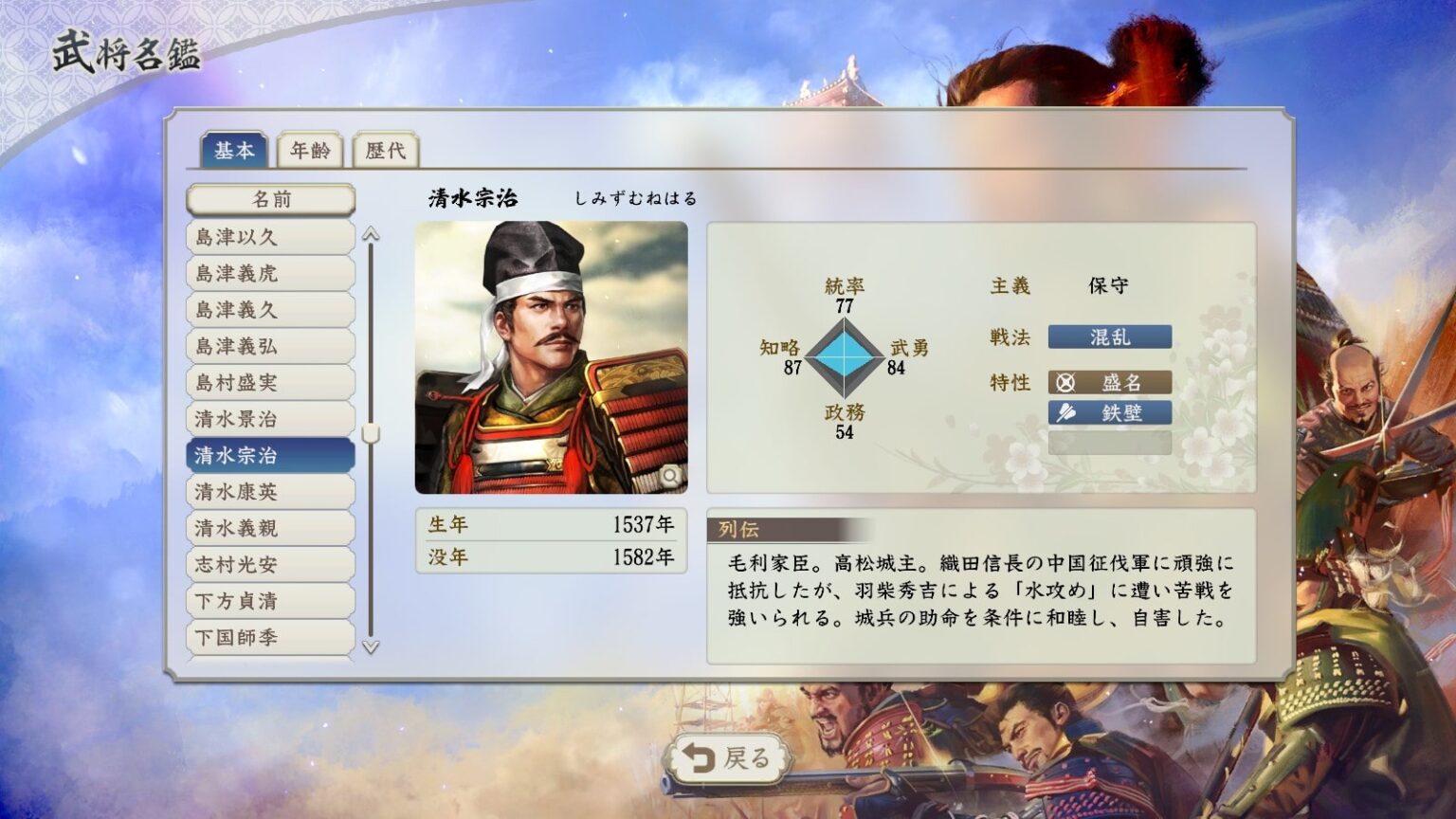Select 島津以久 from the officer list

point(271,237)
